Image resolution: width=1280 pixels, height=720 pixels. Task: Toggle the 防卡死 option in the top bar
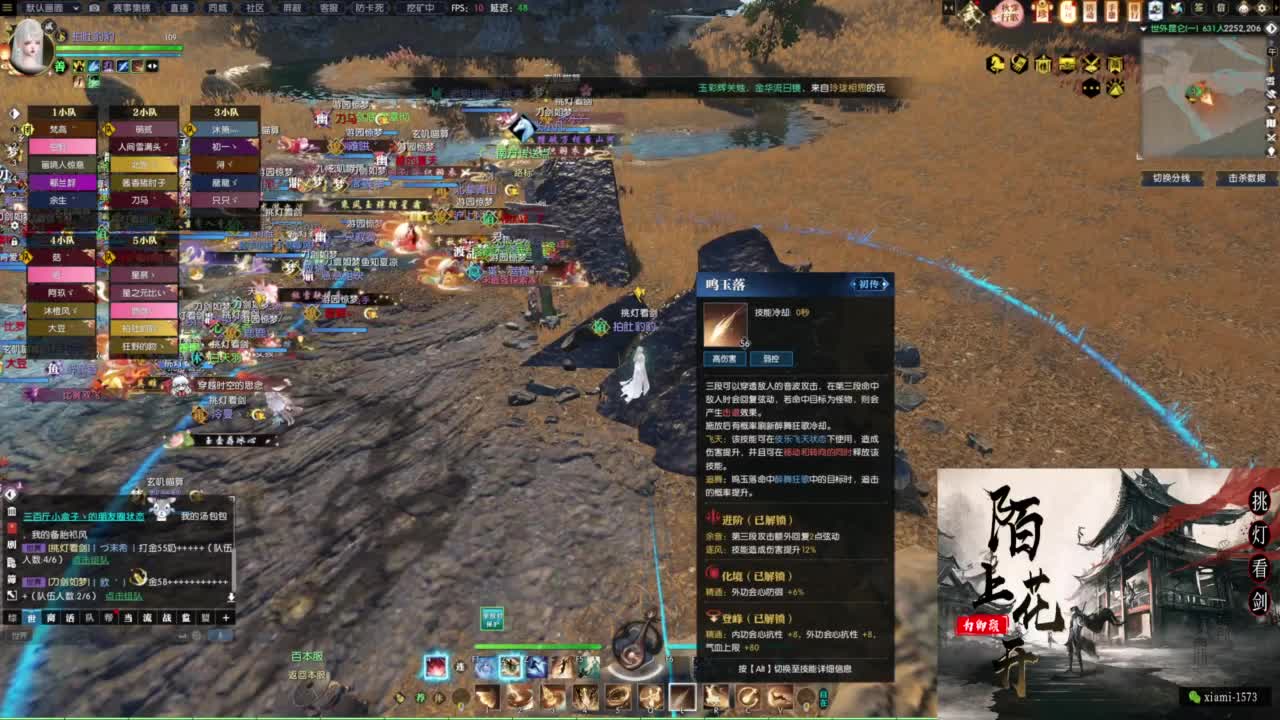369,8
